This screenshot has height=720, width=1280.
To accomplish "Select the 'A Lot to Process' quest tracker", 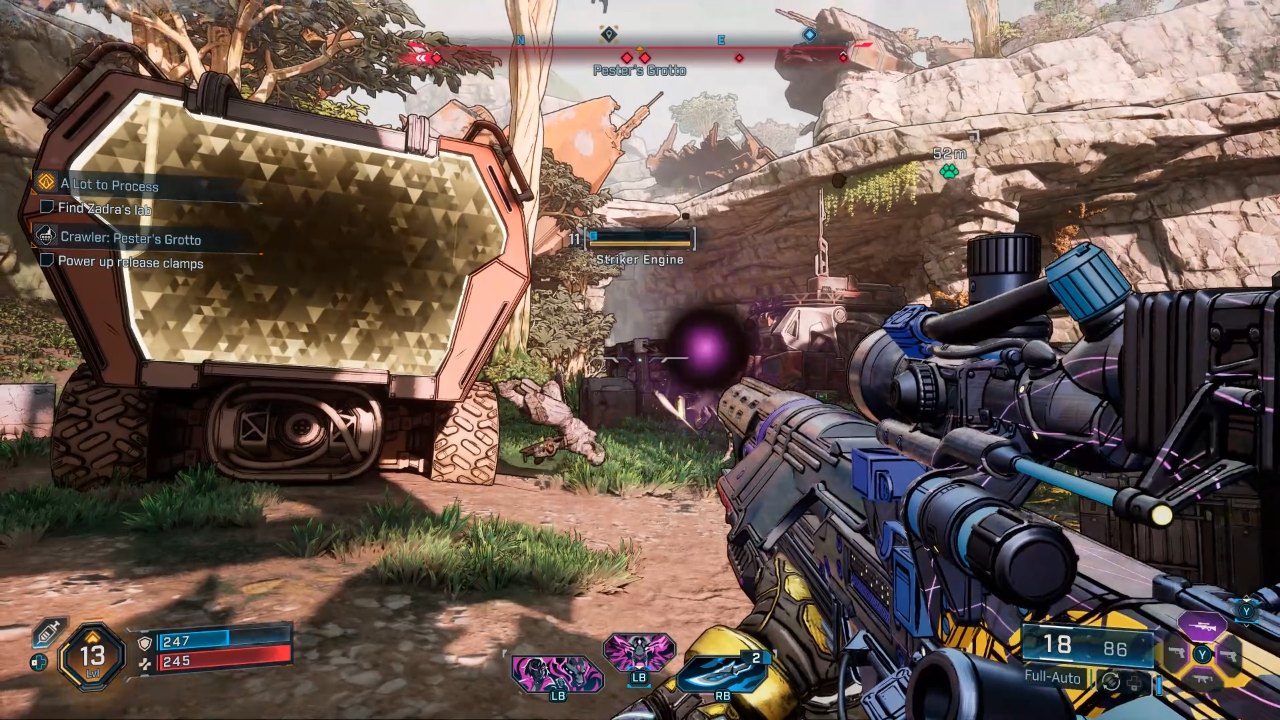I will 109,185.
